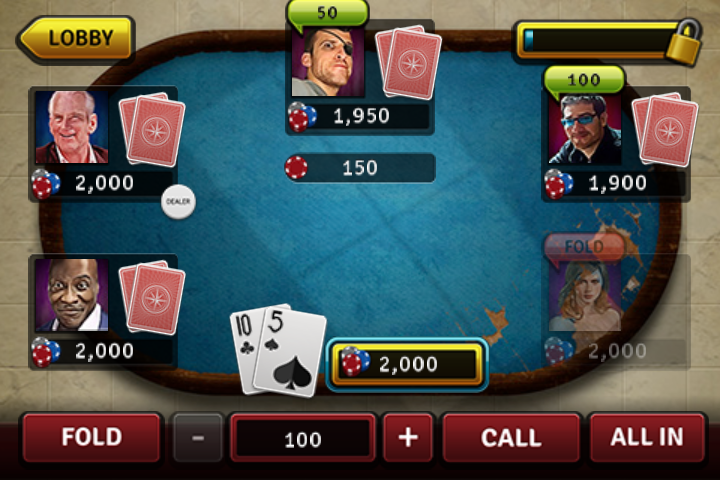
Task: Decrease the bet with the minus button
Action: 198,438
